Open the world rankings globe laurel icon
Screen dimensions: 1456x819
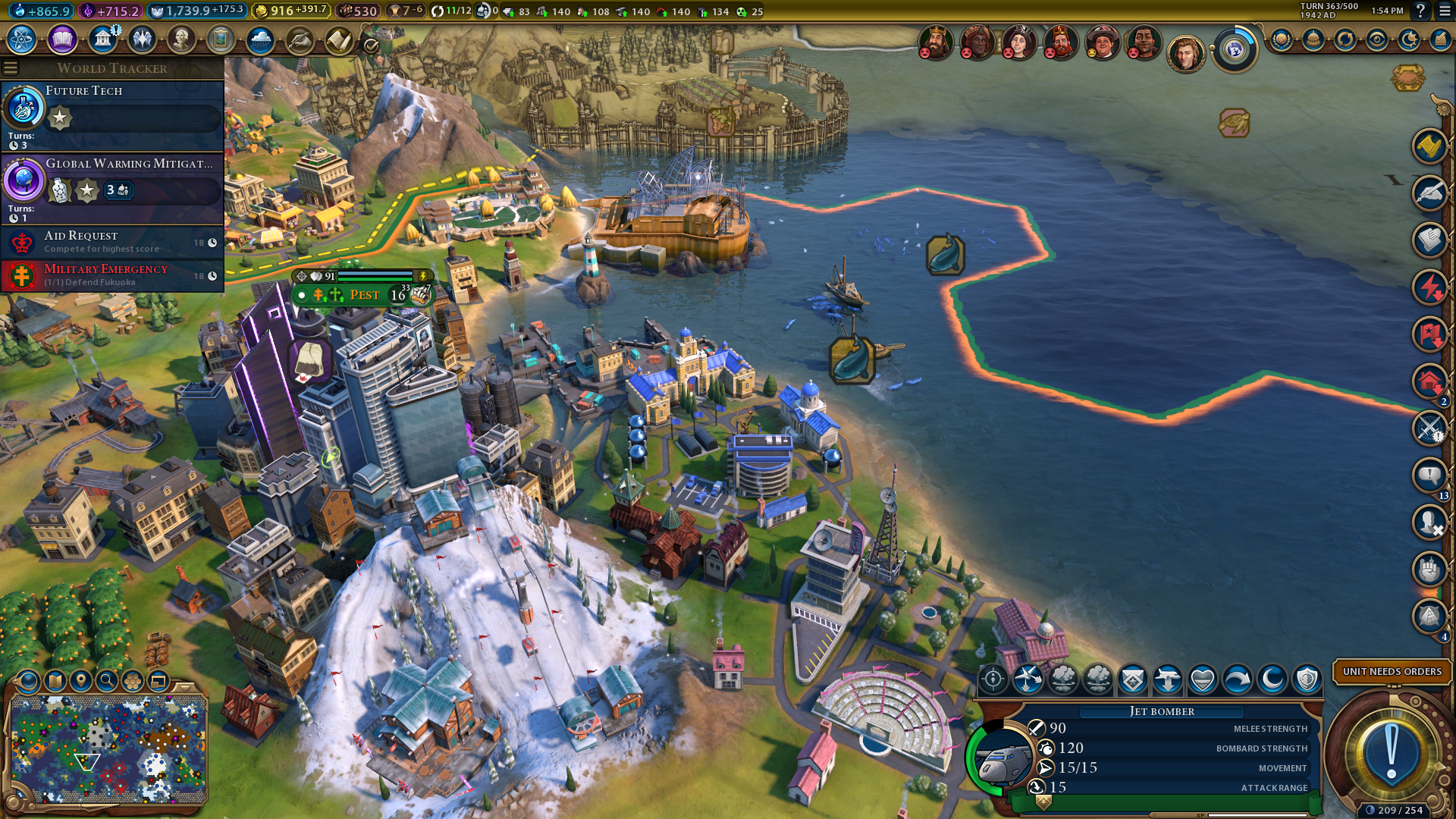1281,39
